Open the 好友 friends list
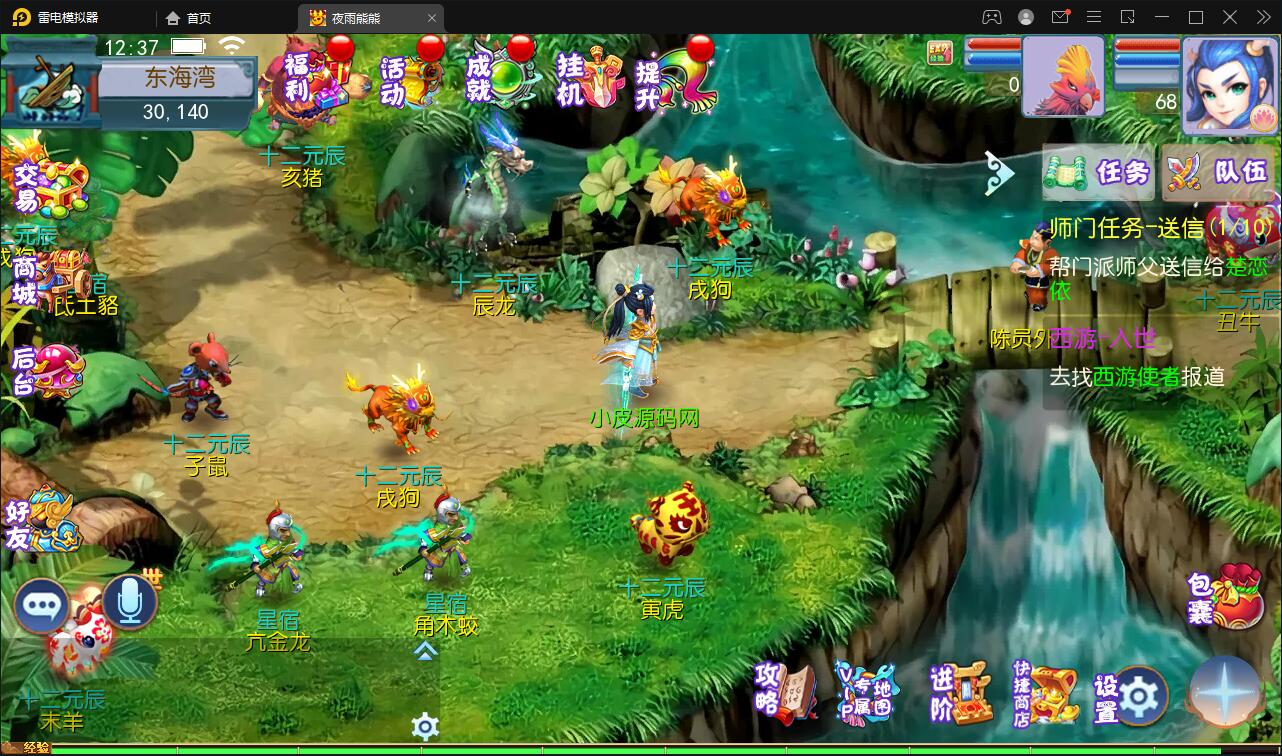The image size is (1282, 756). click(42, 522)
